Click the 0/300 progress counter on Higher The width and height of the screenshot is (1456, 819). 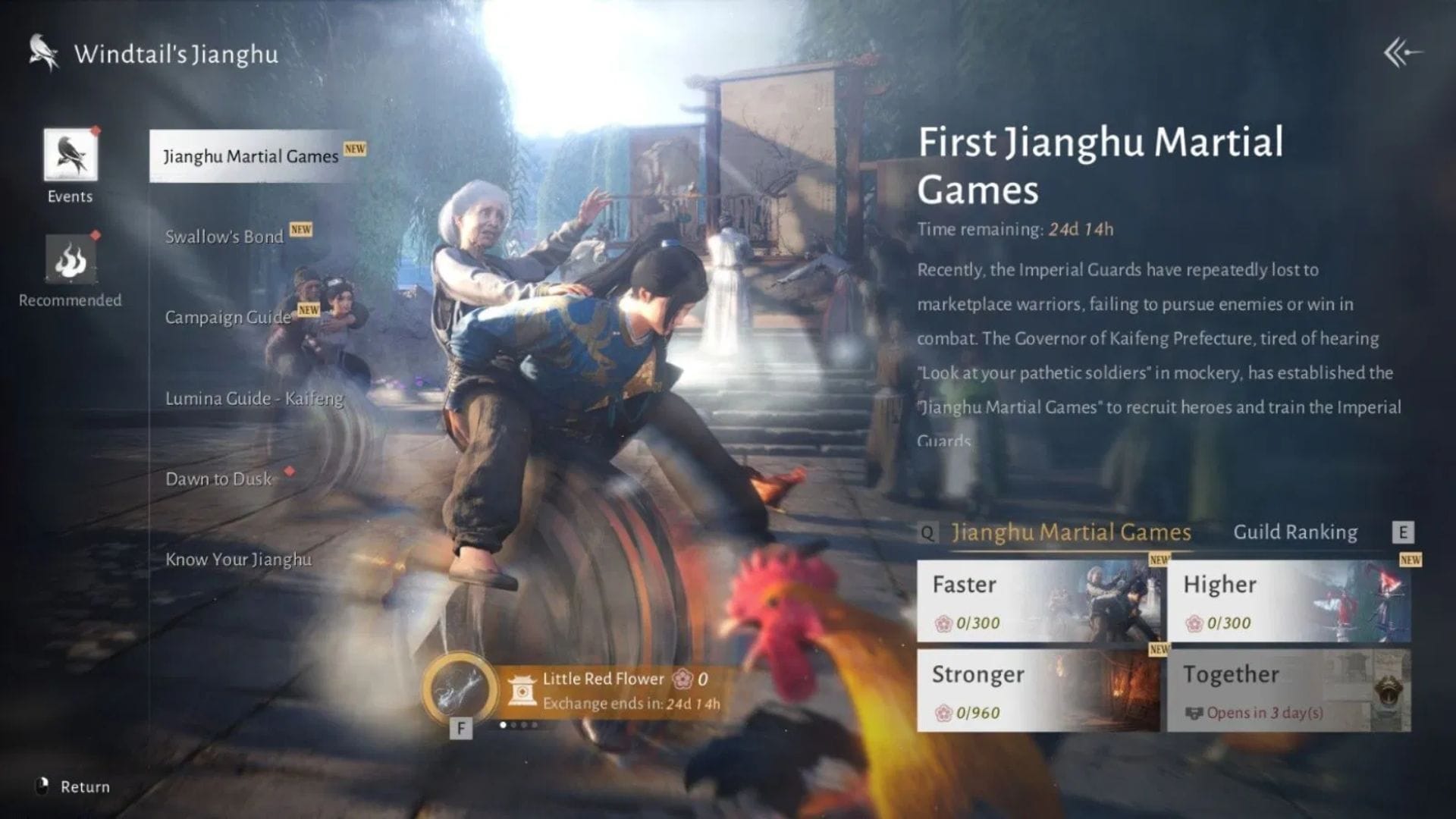point(1222,623)
